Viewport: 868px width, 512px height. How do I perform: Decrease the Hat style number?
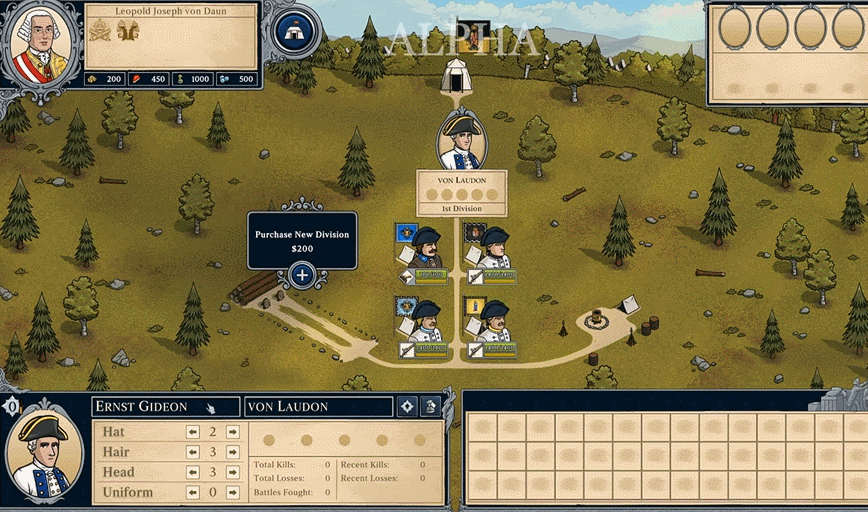tap(193, 432)
